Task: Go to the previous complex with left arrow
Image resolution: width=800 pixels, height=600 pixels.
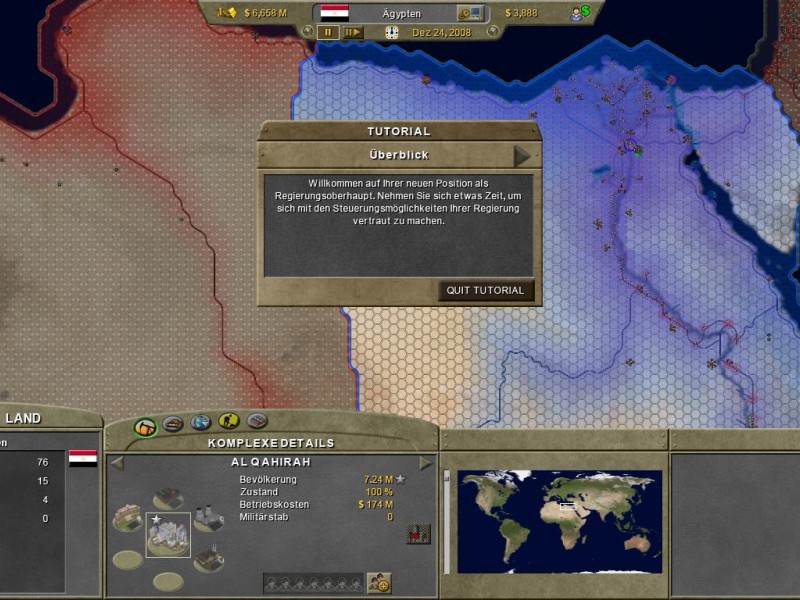Action: tap(116, 463)
